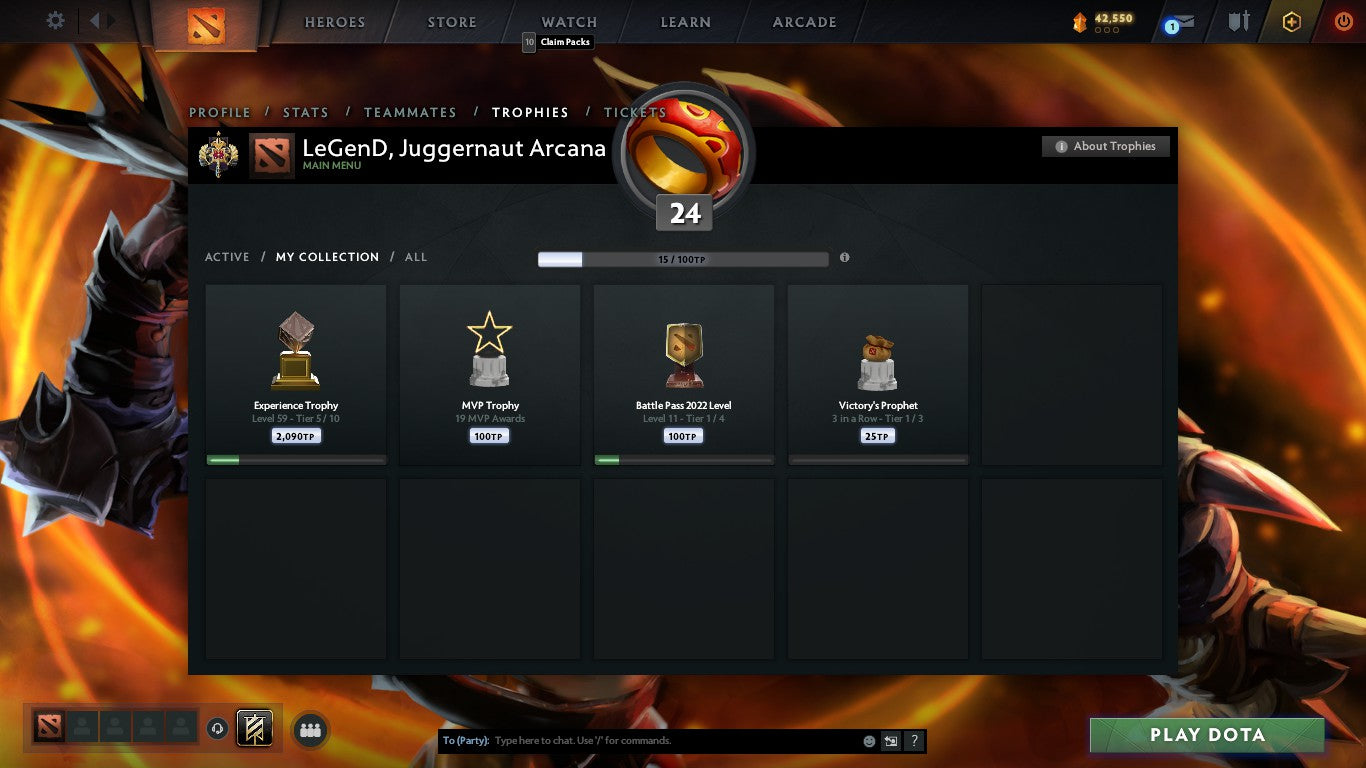The height and width of the screenshot is (768, 1366).
Task: Expand the chat channel selector beside chat
Action: tap(889, 740)
